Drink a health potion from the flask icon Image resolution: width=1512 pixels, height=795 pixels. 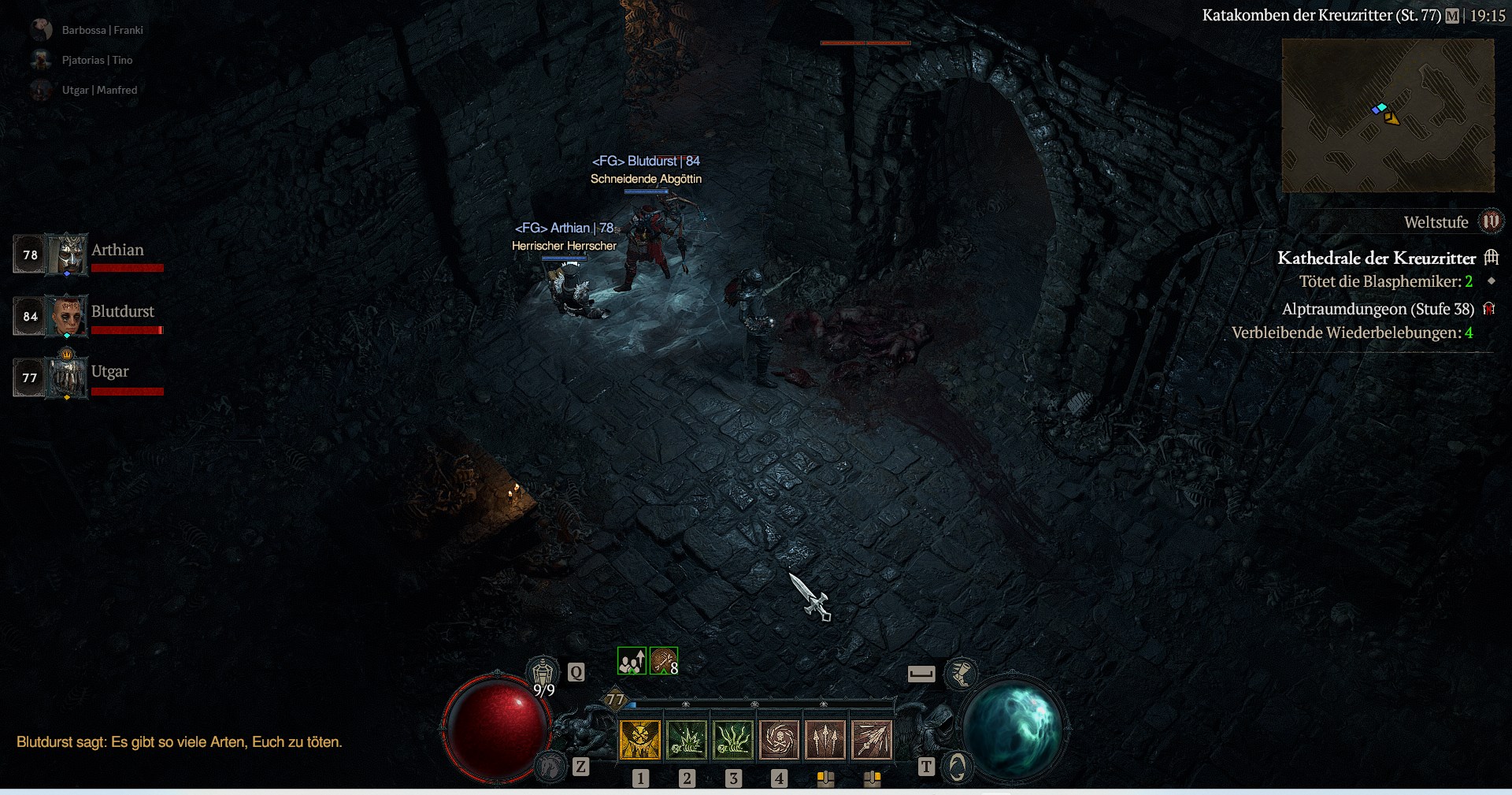coord(543,675)
